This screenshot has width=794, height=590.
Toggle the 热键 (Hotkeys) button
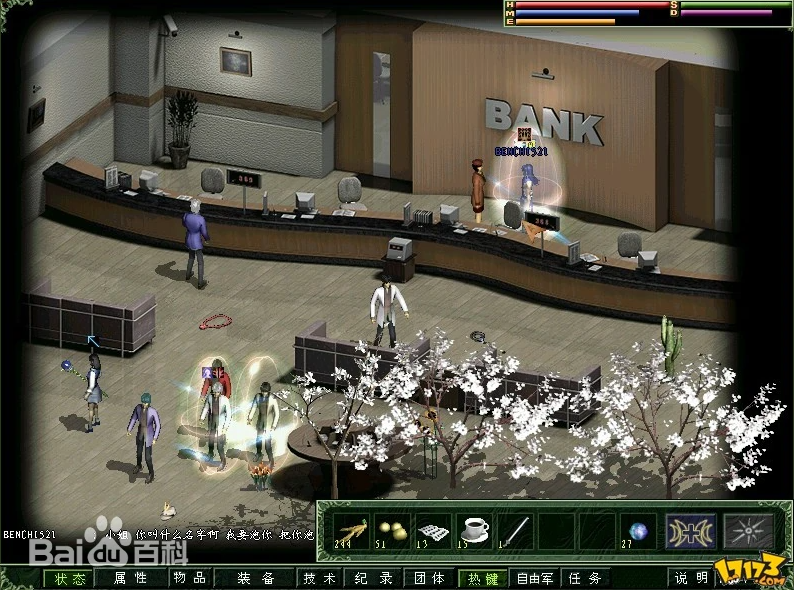pos(483,578)
